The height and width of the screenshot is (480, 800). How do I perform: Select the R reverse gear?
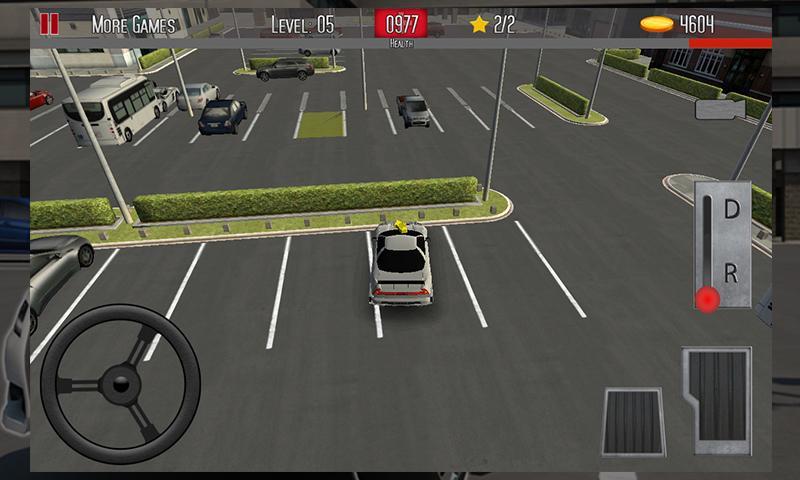pos(731,271)
